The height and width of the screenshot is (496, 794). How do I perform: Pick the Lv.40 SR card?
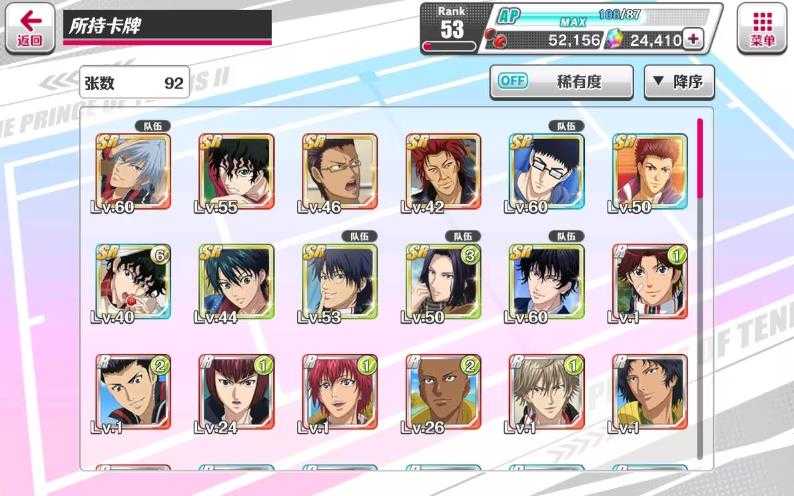click(x=133, y=281)
